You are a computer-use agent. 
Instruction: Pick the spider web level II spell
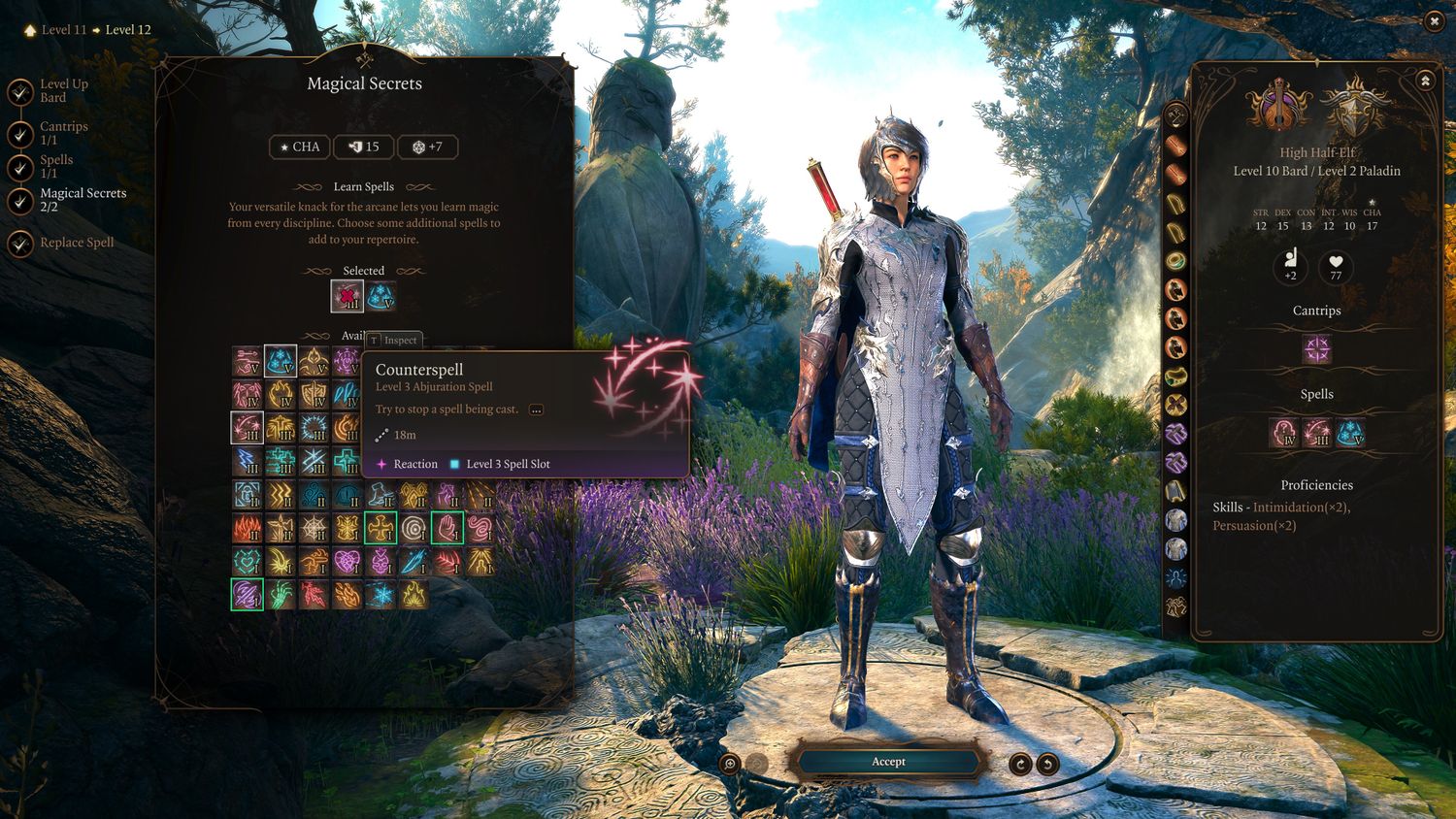[314, 528]
